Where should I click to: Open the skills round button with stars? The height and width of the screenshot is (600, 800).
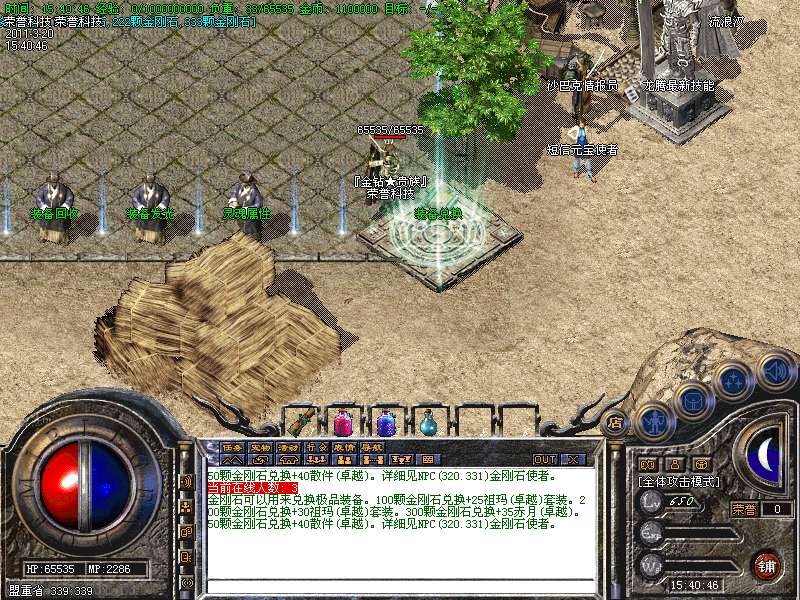click(x=733, y=380)
